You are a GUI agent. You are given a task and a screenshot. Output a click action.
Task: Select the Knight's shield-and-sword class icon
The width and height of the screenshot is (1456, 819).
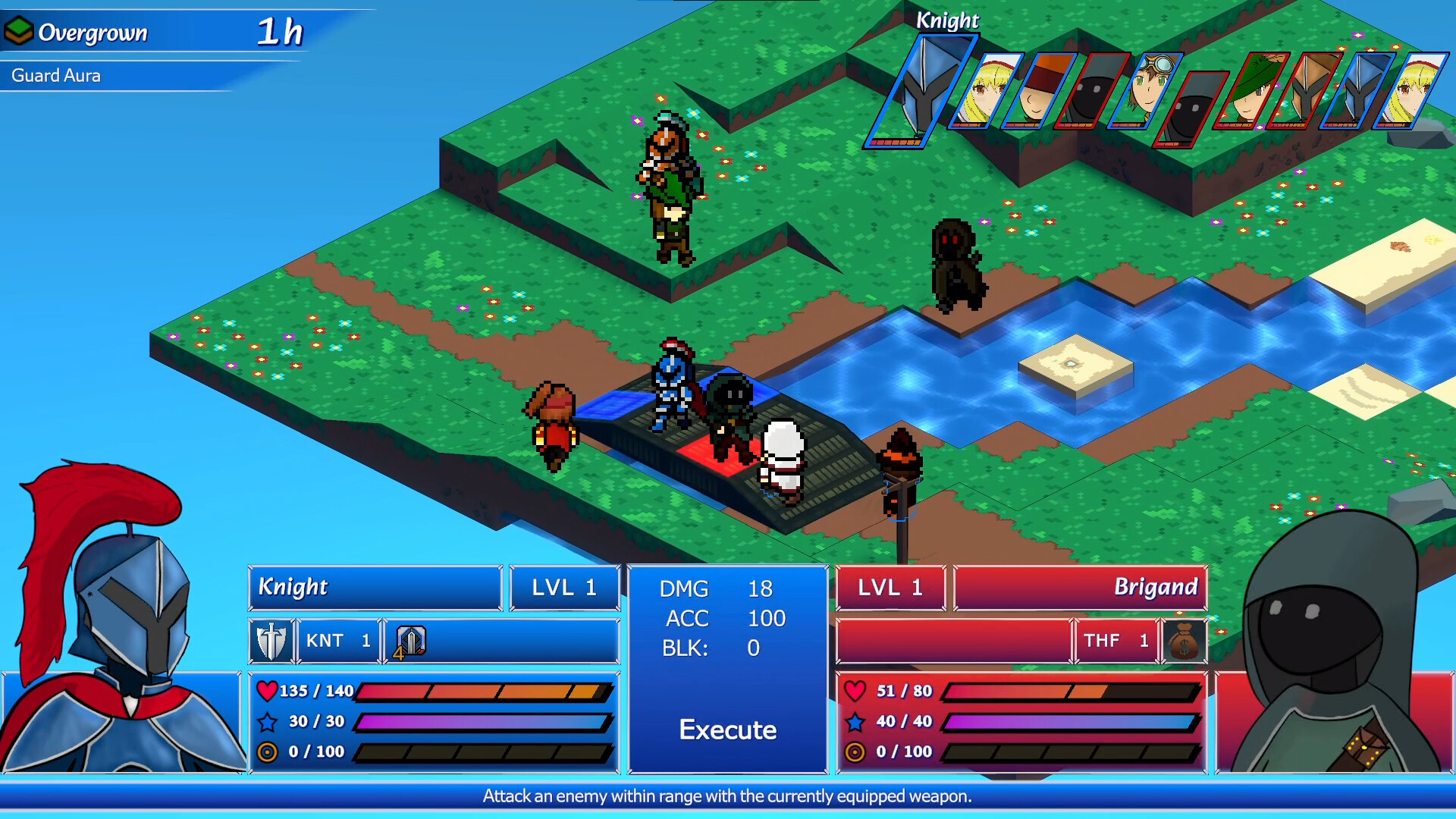tap(271, 641)
